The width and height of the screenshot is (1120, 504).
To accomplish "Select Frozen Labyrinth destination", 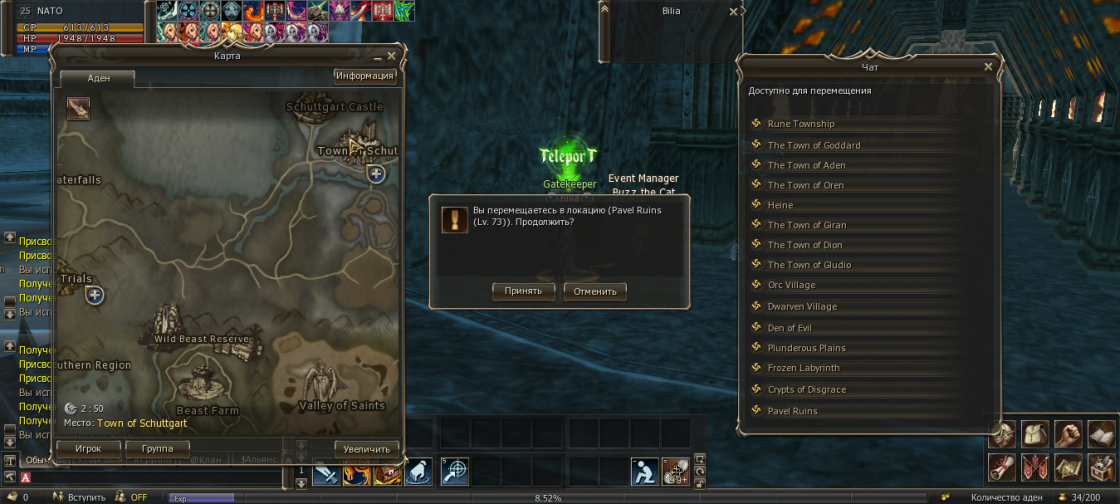I will [x=803, y=368].
